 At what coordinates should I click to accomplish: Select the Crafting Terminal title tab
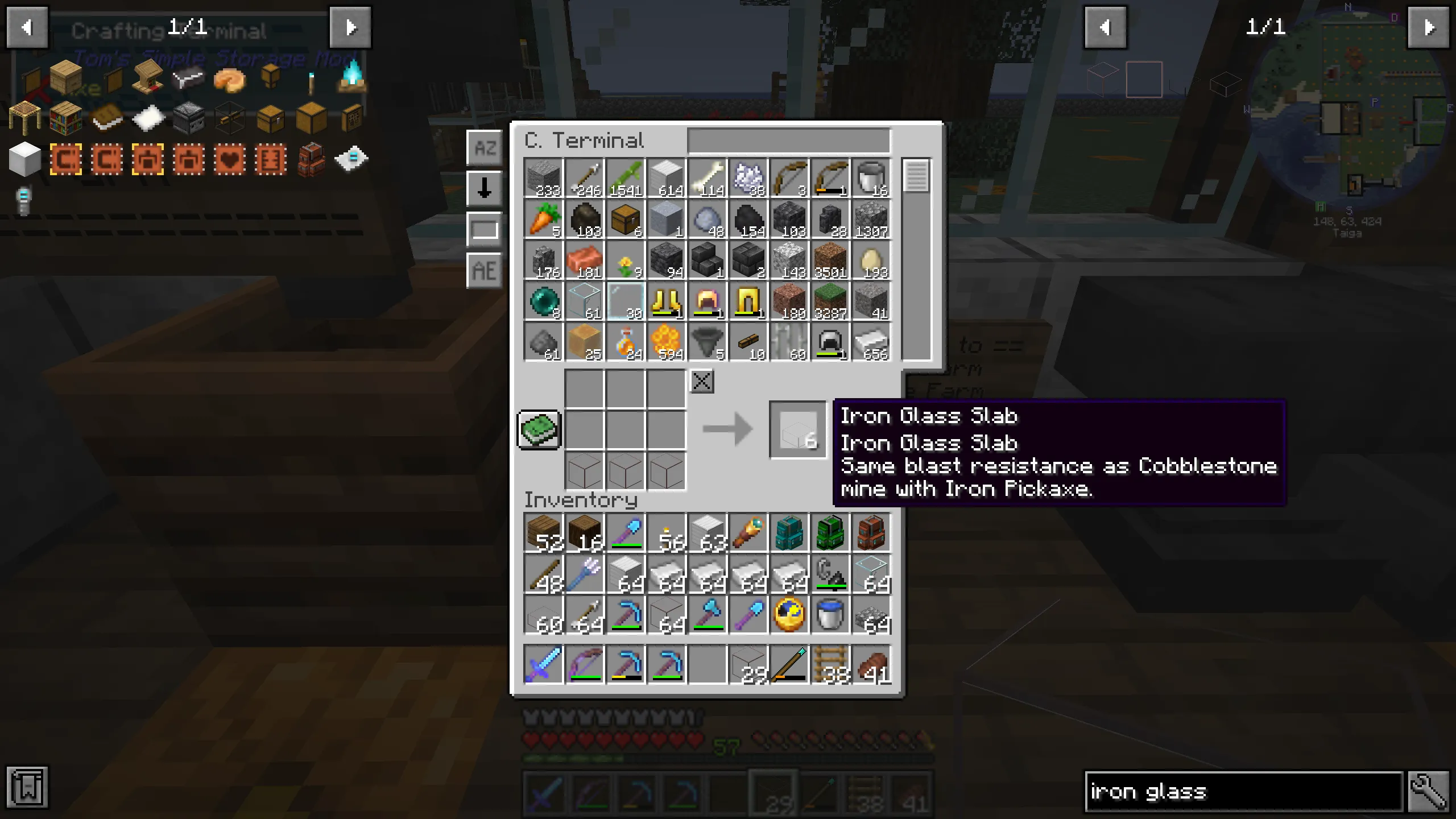[x=171, y=30]
